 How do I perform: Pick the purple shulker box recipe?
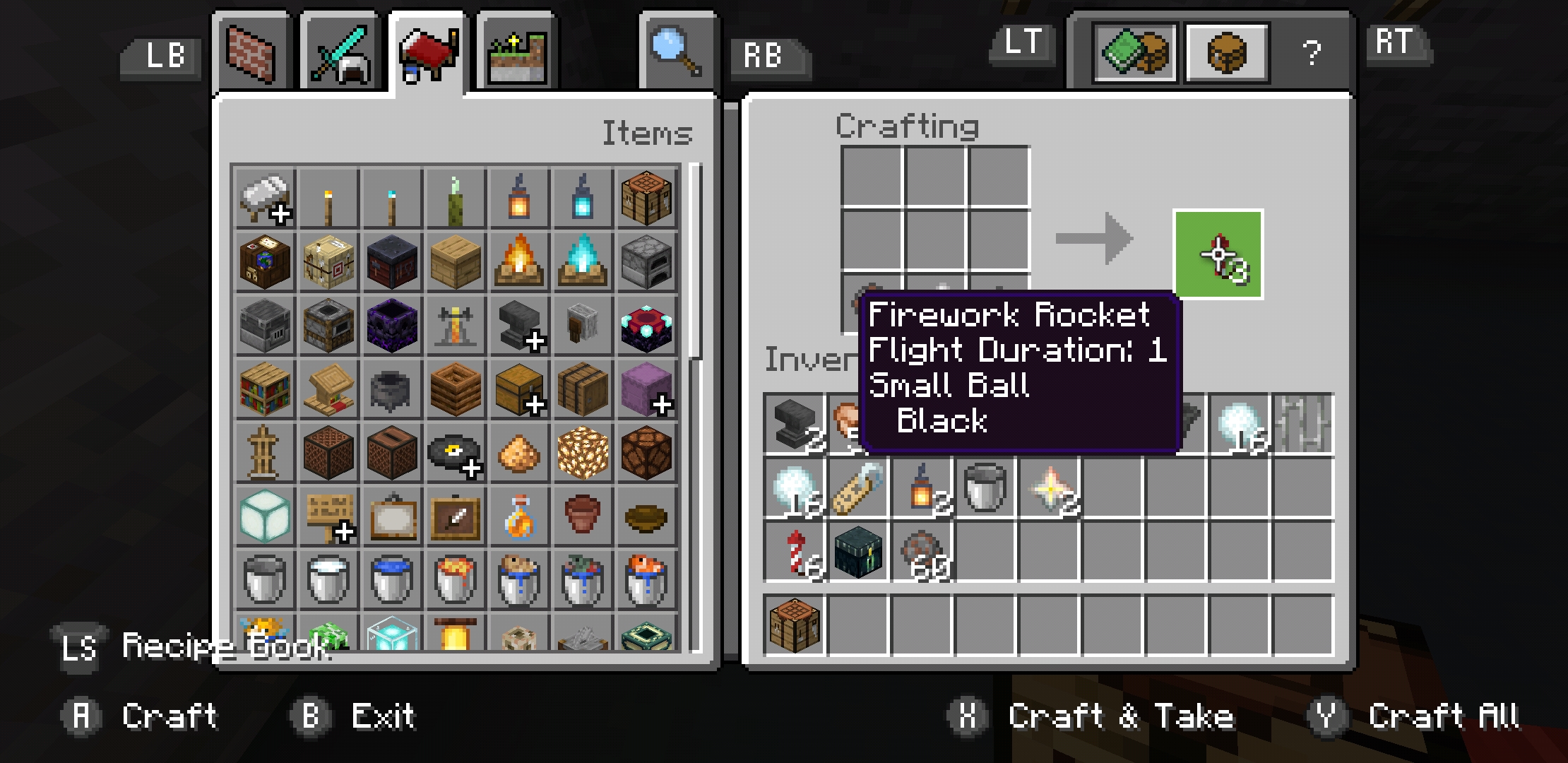click(x=646, y=389)
